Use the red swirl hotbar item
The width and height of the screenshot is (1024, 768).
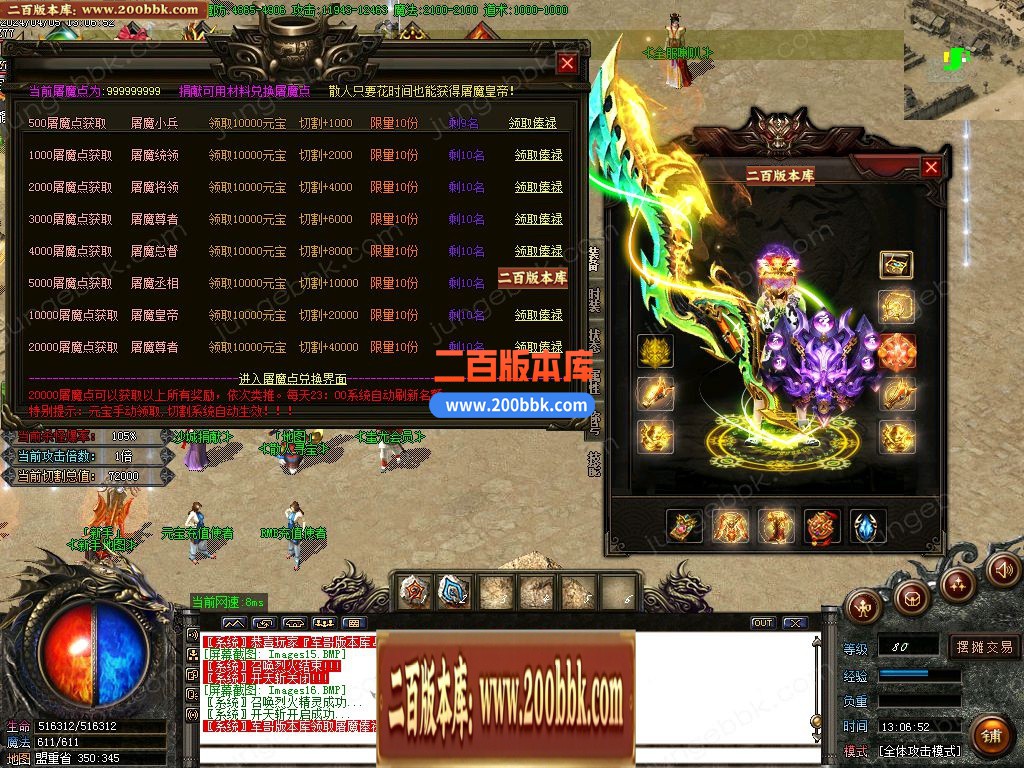[414, 591]
